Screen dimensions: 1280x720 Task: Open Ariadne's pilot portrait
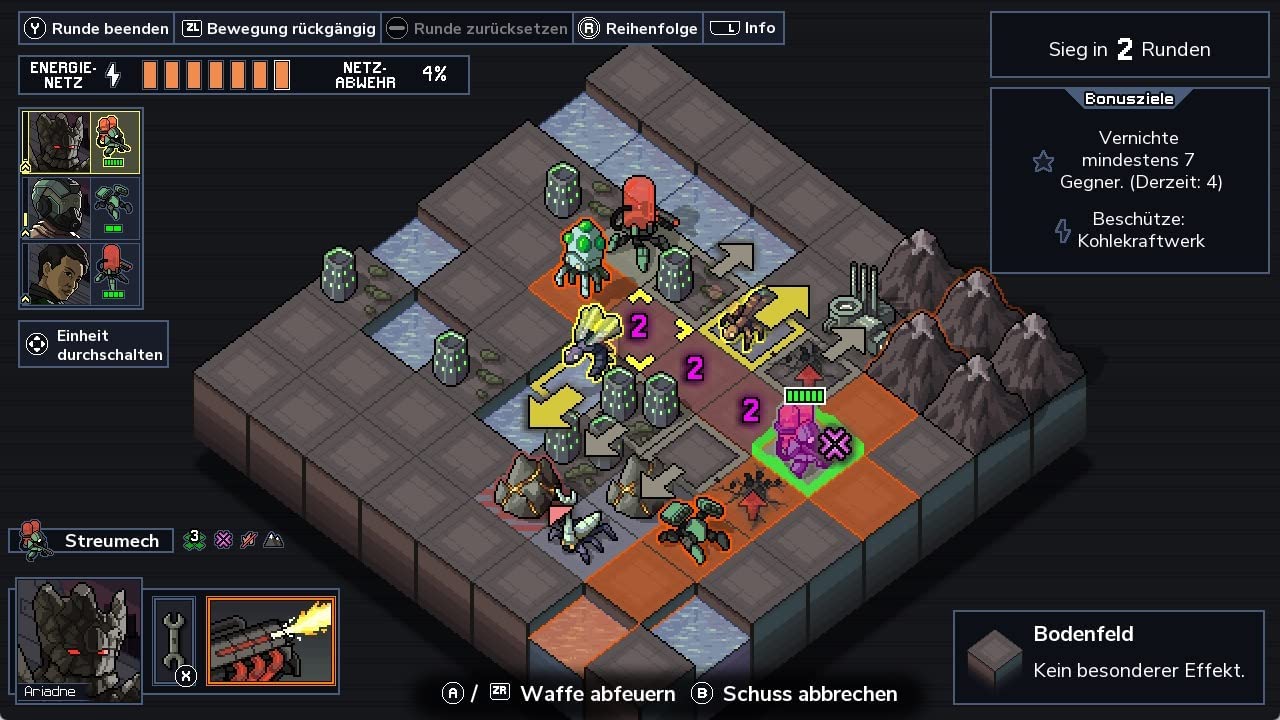point(79,637)
